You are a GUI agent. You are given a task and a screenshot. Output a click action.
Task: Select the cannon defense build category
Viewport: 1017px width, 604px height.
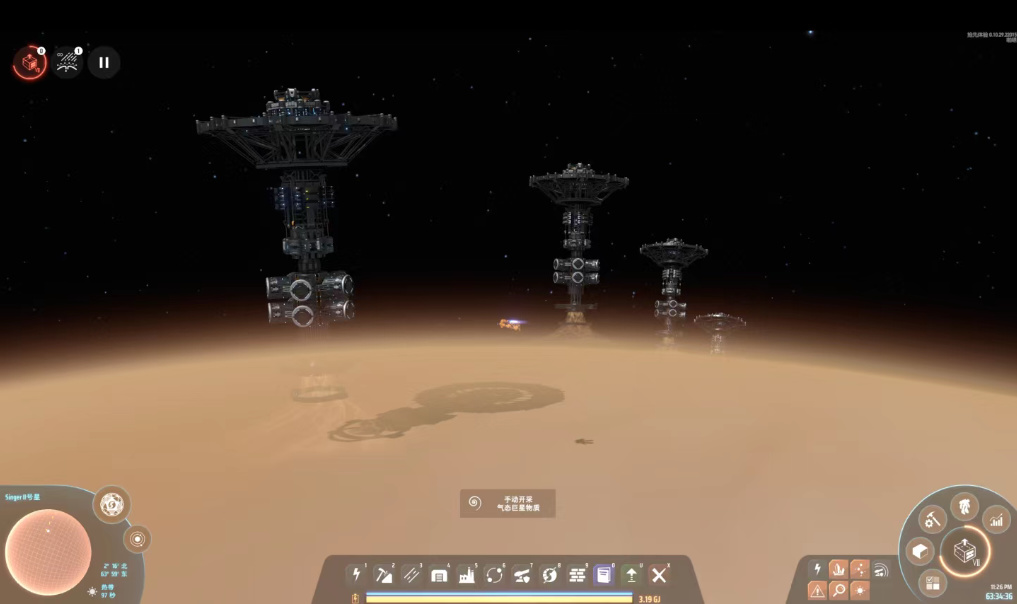pos(521,574)
